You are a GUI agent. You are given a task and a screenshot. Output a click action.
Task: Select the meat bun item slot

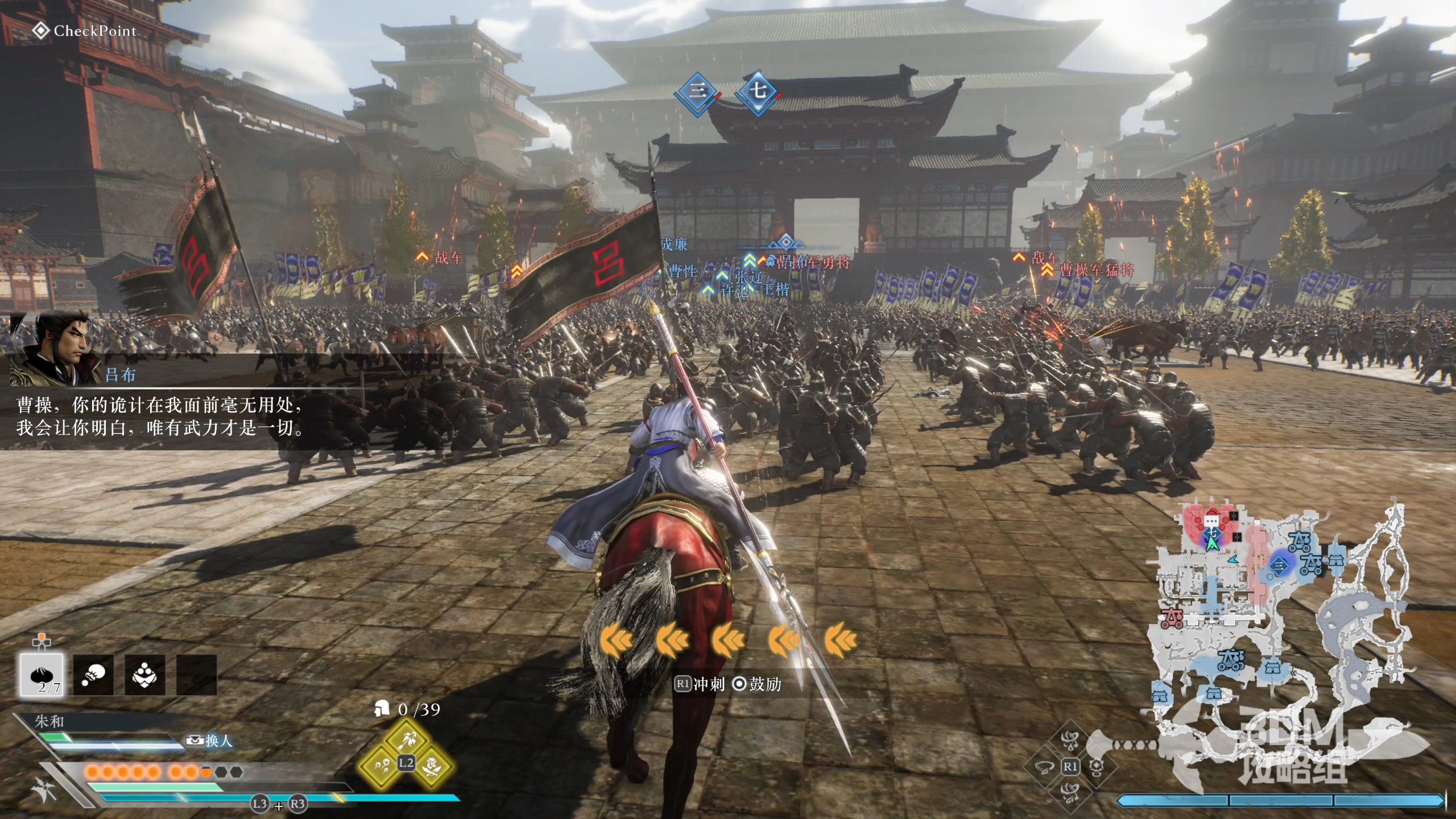pyautogui.click(x=43, y=675)
